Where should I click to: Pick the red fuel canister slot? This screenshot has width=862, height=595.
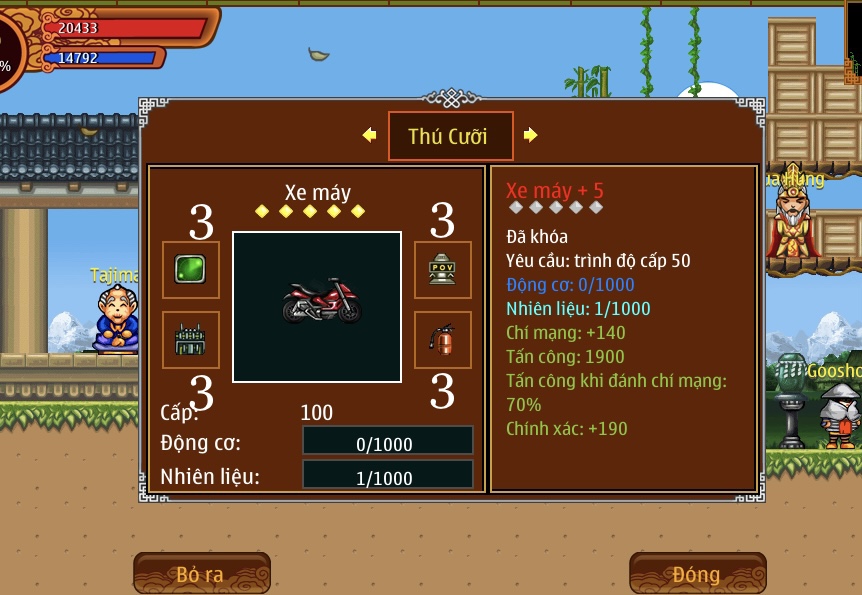point(443,340)
